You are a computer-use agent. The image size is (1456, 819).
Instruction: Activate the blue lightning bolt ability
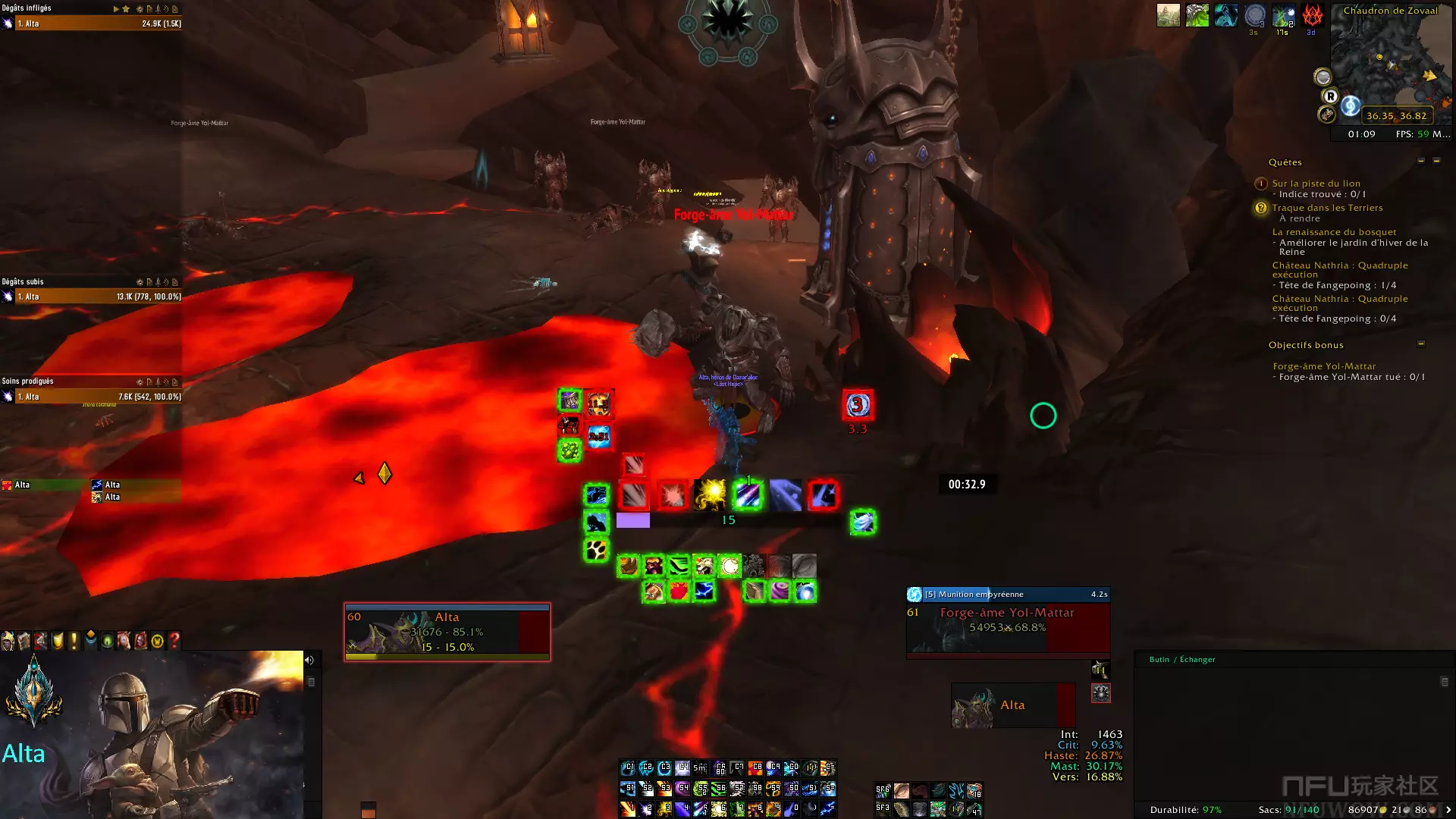pos(704,591)
